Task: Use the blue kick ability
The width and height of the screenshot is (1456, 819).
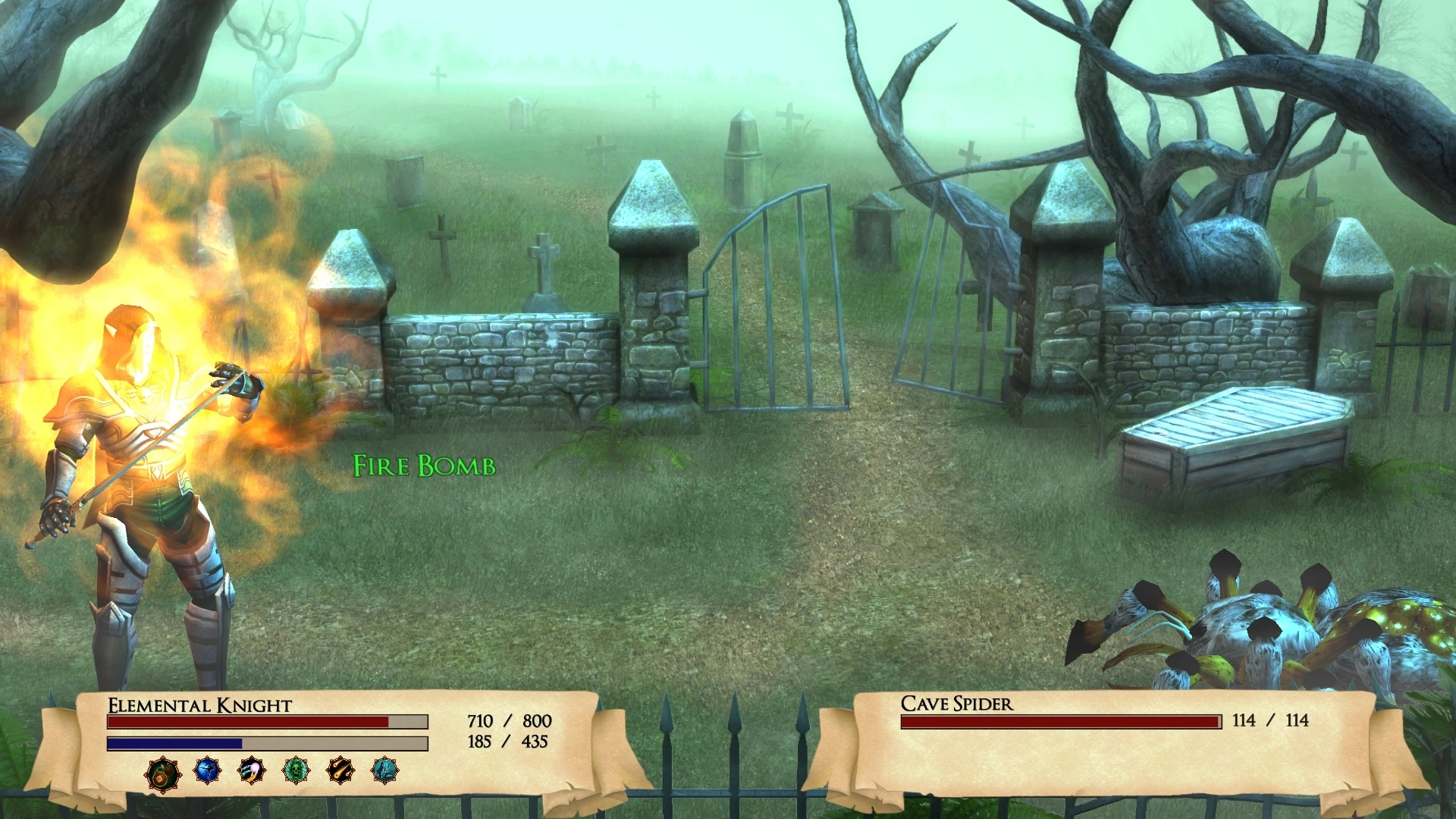Action: coord(207,771)
